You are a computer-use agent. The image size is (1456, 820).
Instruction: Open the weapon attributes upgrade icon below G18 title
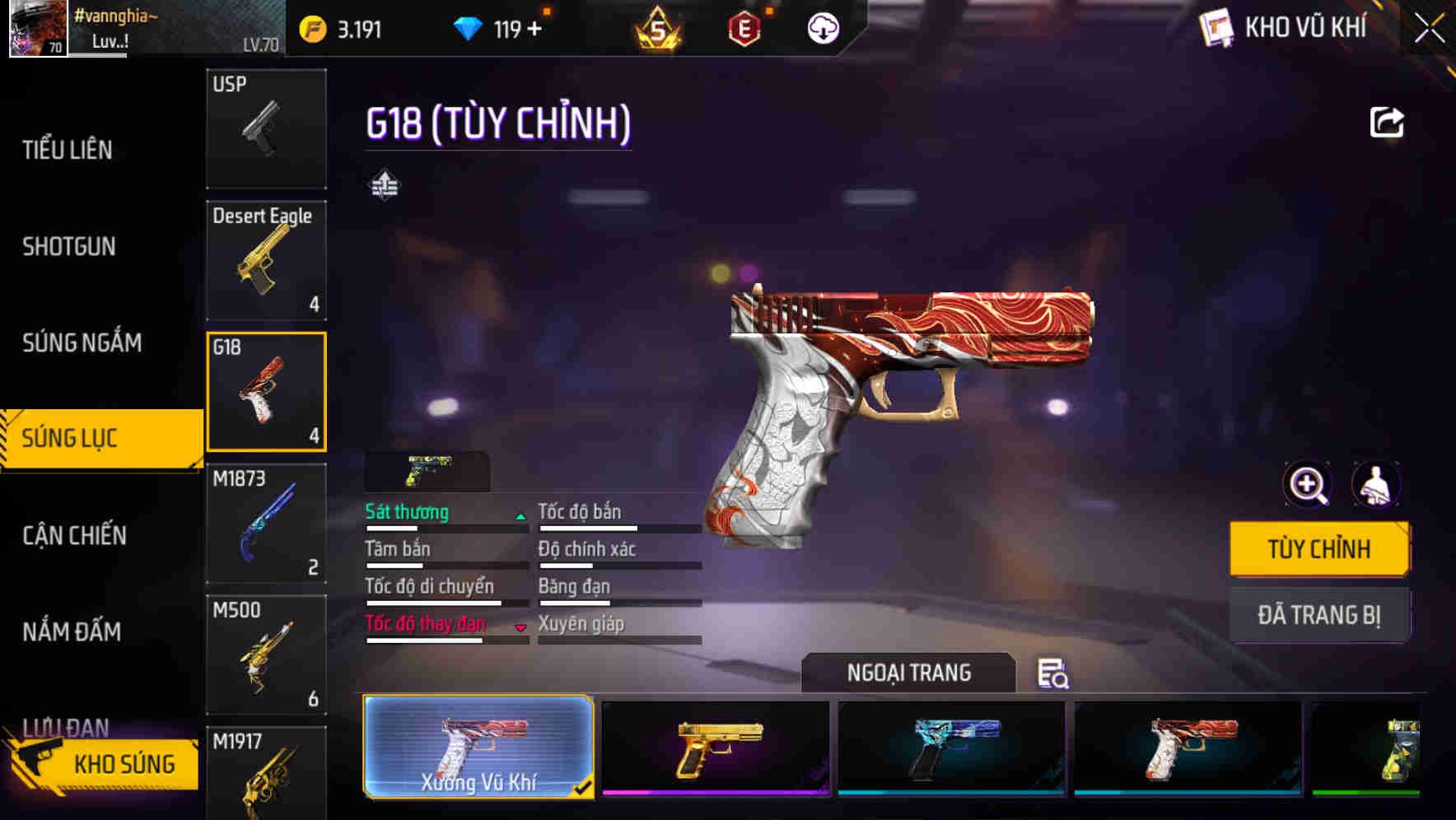pos(384,186)
